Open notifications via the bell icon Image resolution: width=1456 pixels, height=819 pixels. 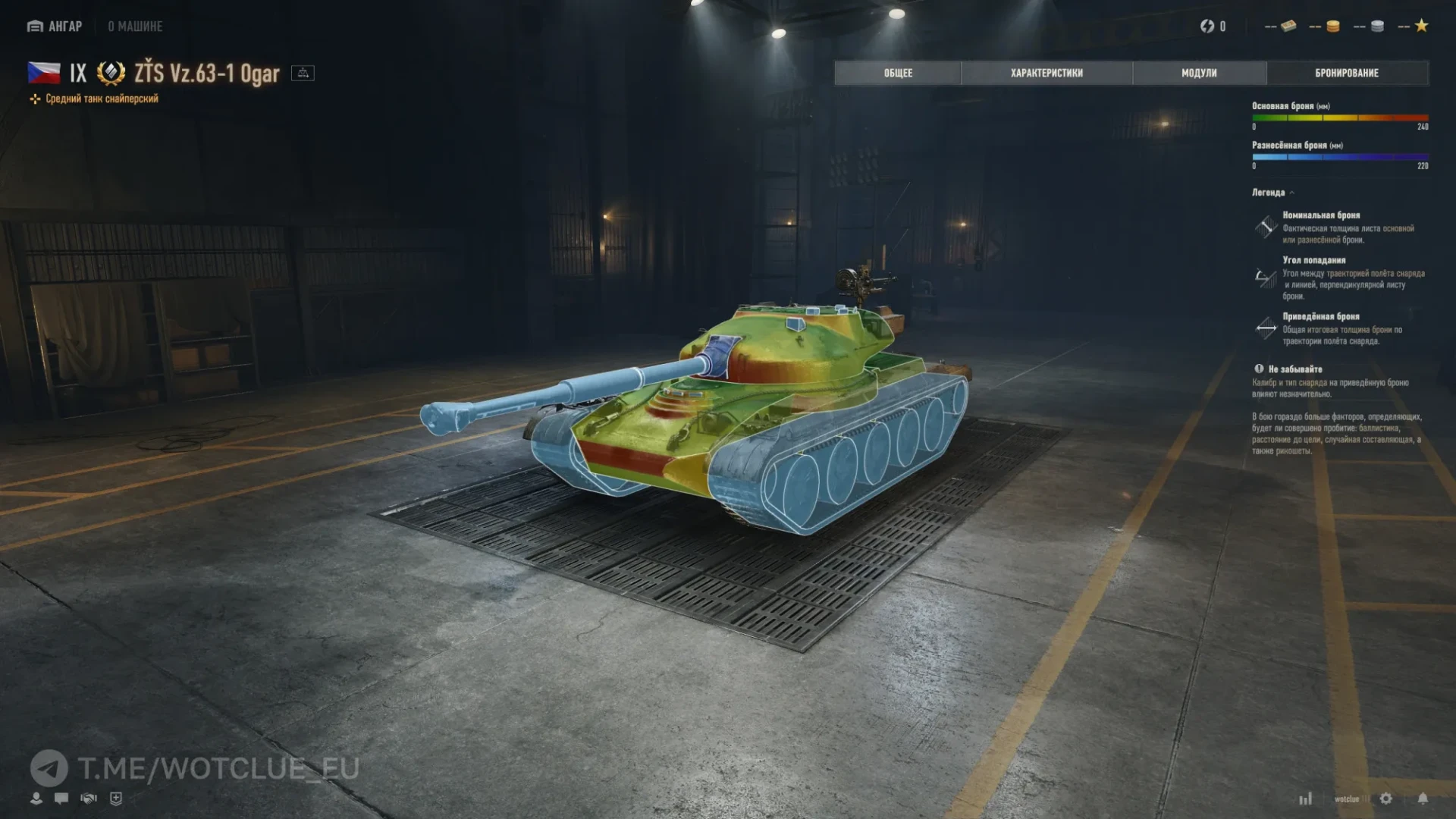click(x=1424, y=799)
